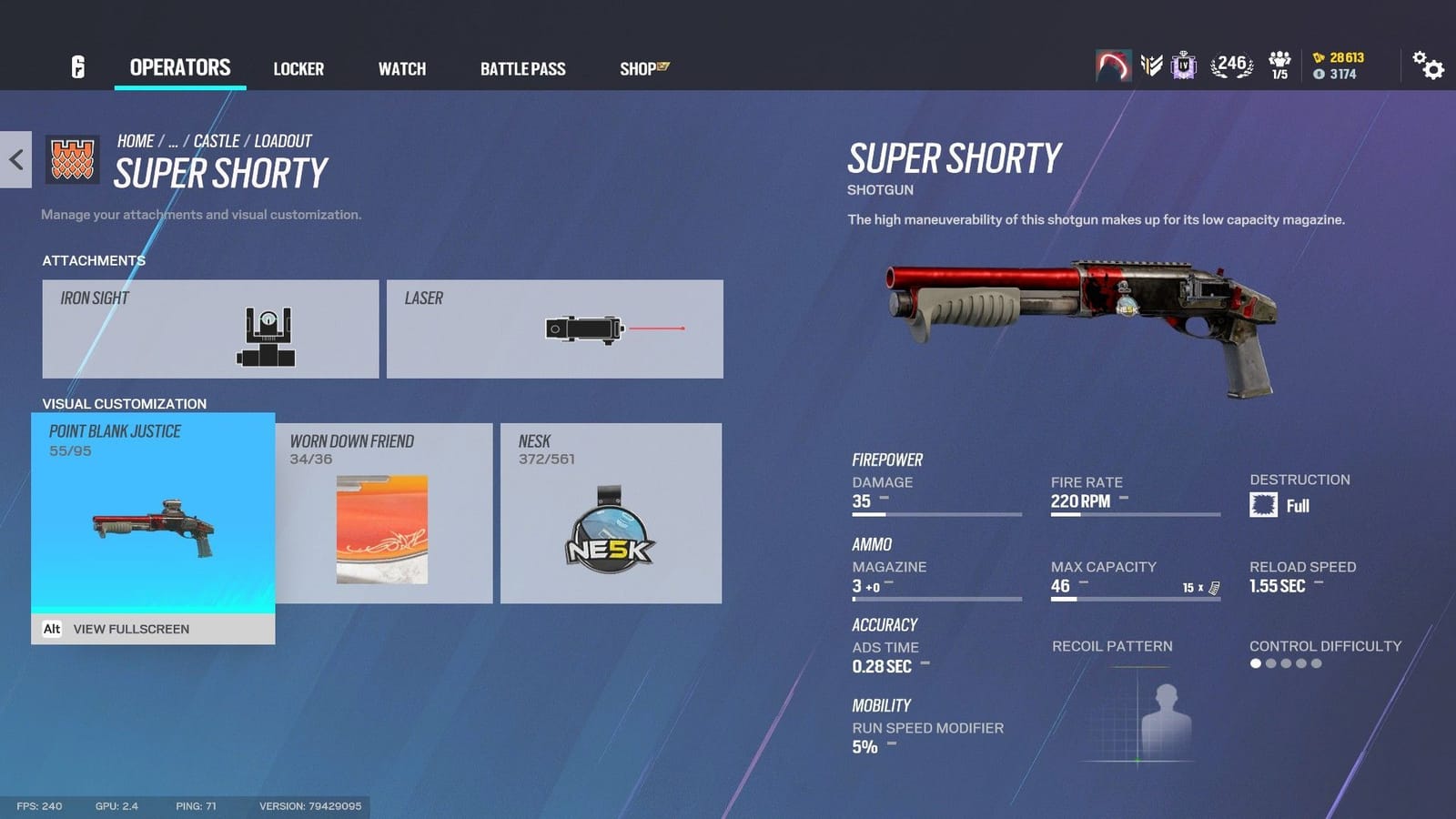Equip the Iron Sight attachment
This screenshot has width=1456, height=819.
pos(209,329)
